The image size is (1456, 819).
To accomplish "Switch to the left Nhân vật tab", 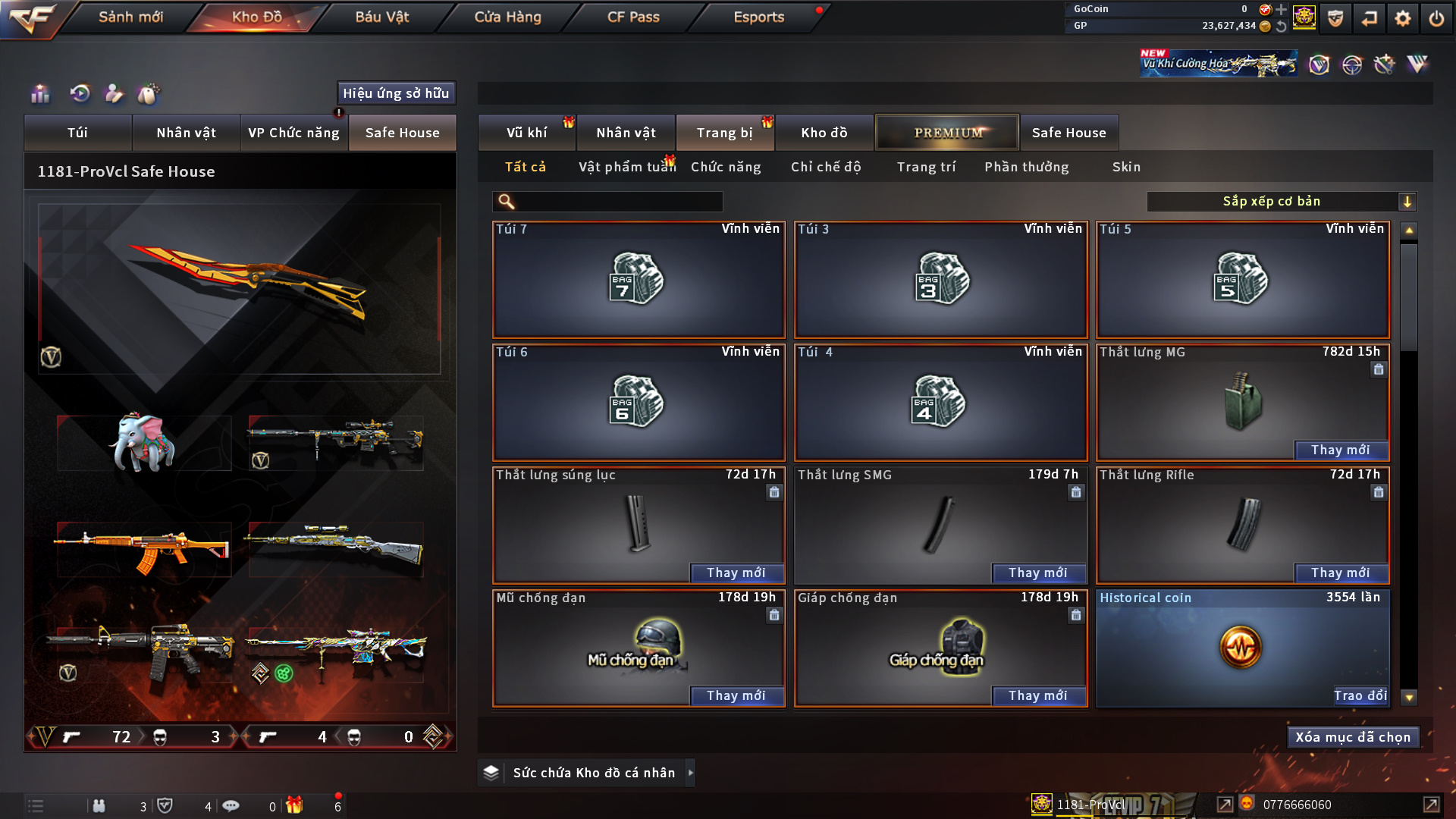I will coord(186,133).
